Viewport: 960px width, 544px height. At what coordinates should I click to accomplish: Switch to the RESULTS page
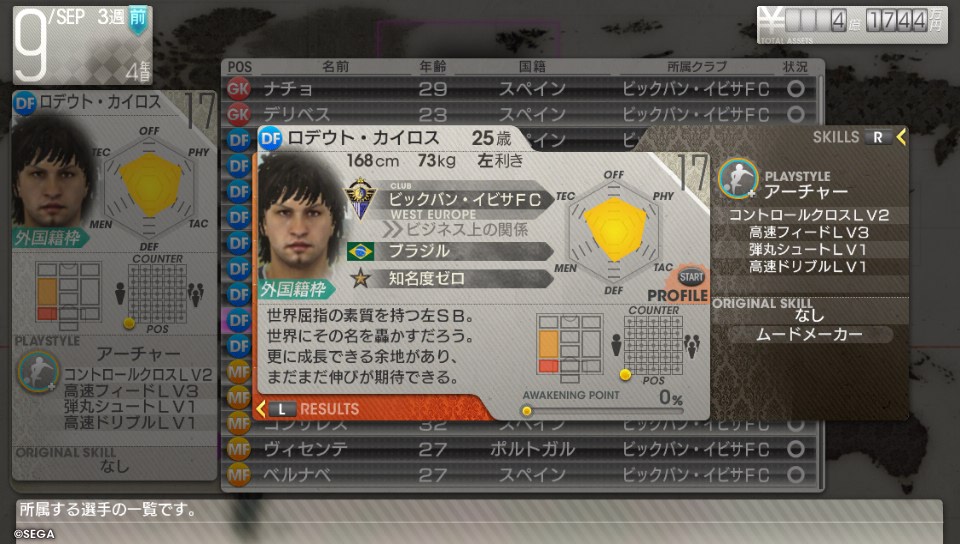pyautogui.click(x=318, y=408)
